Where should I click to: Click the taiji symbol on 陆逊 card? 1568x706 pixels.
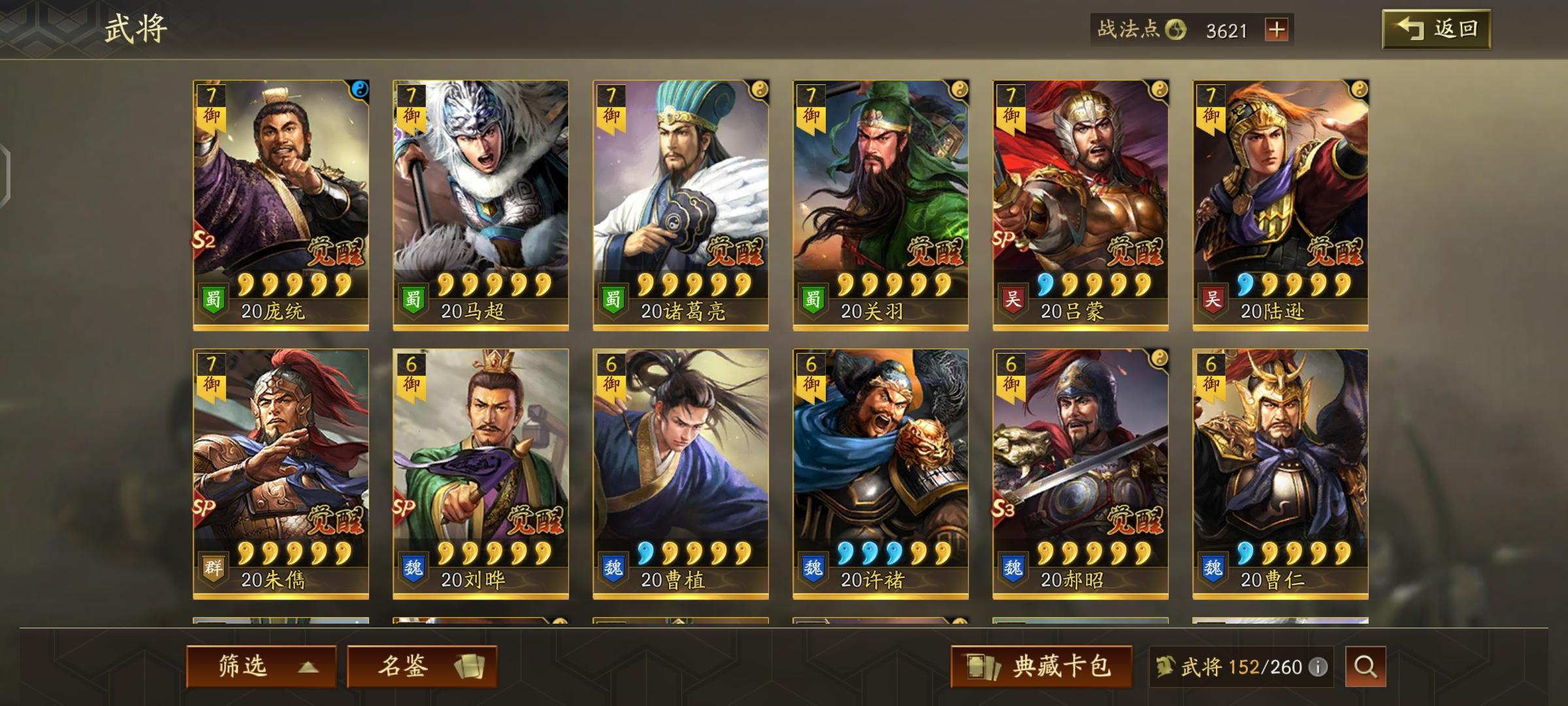click(x=1360, y=88)
